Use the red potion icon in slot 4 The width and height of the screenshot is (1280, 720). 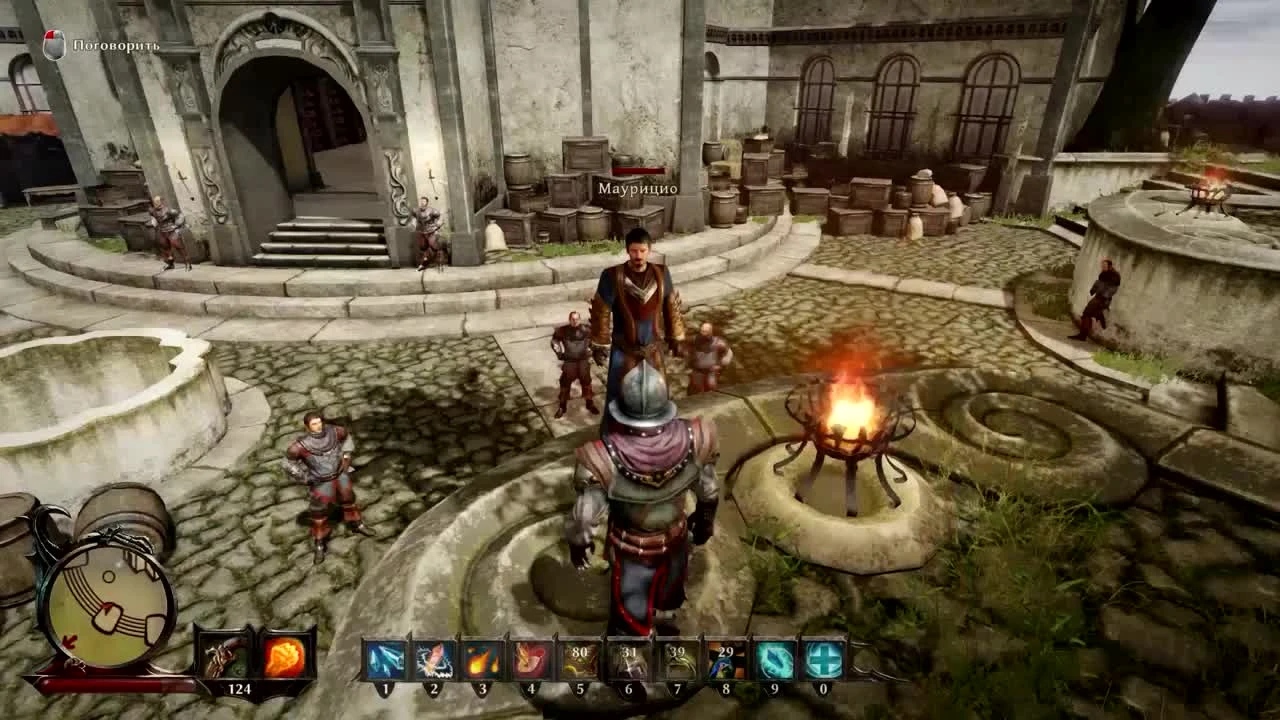(530, 660)
